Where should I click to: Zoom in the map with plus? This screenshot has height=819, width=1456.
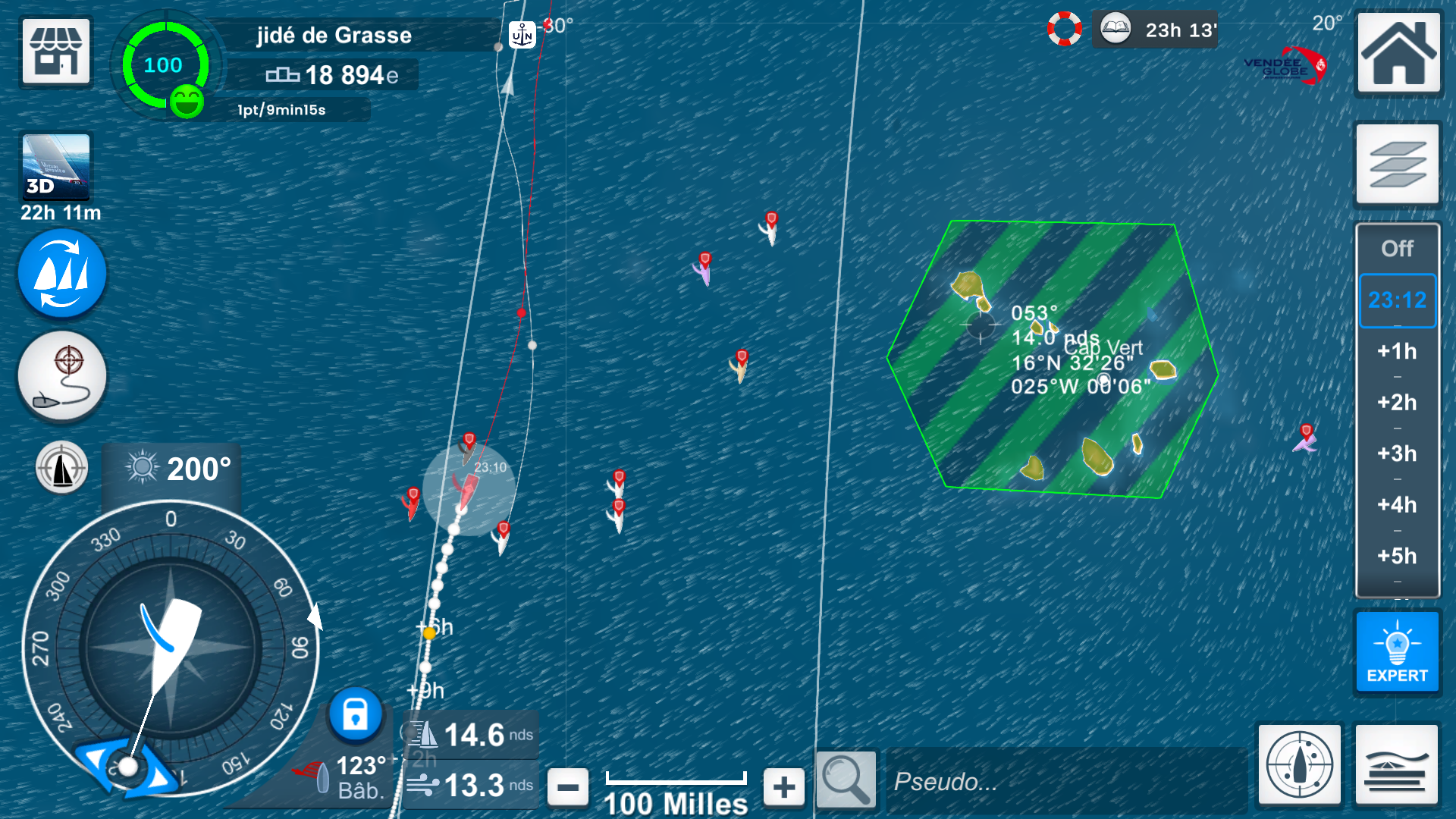(x=784, y=786)
